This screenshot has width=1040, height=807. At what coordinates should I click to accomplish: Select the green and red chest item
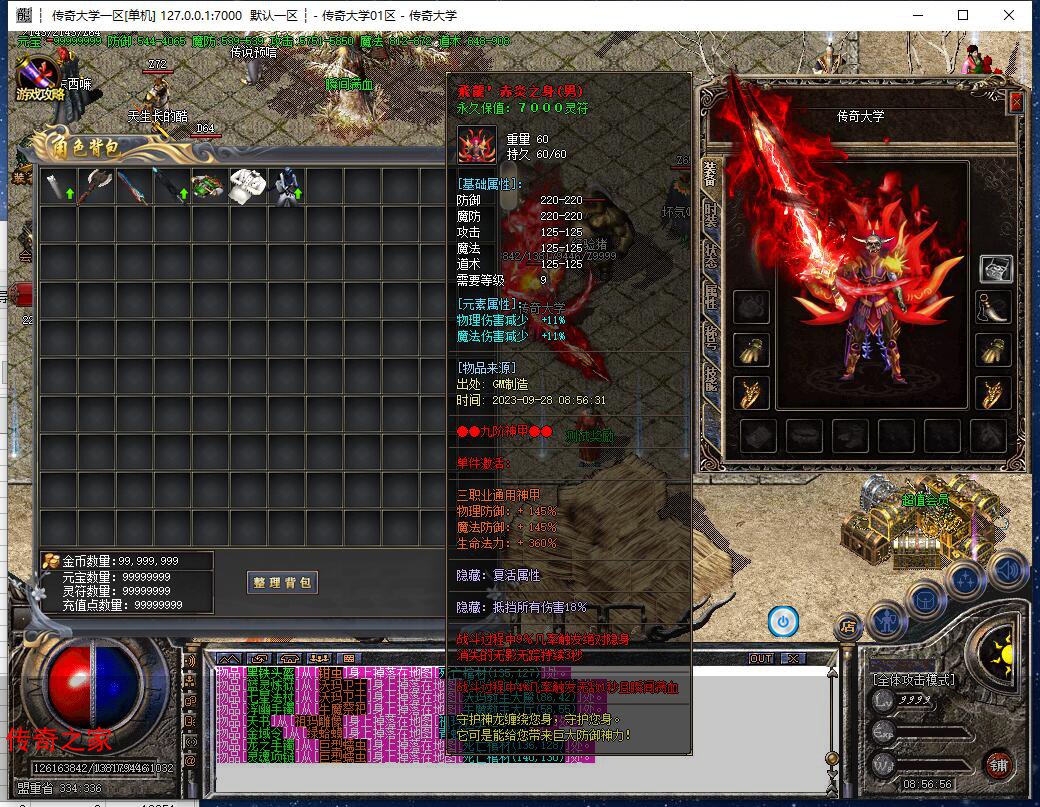(209, 187)
